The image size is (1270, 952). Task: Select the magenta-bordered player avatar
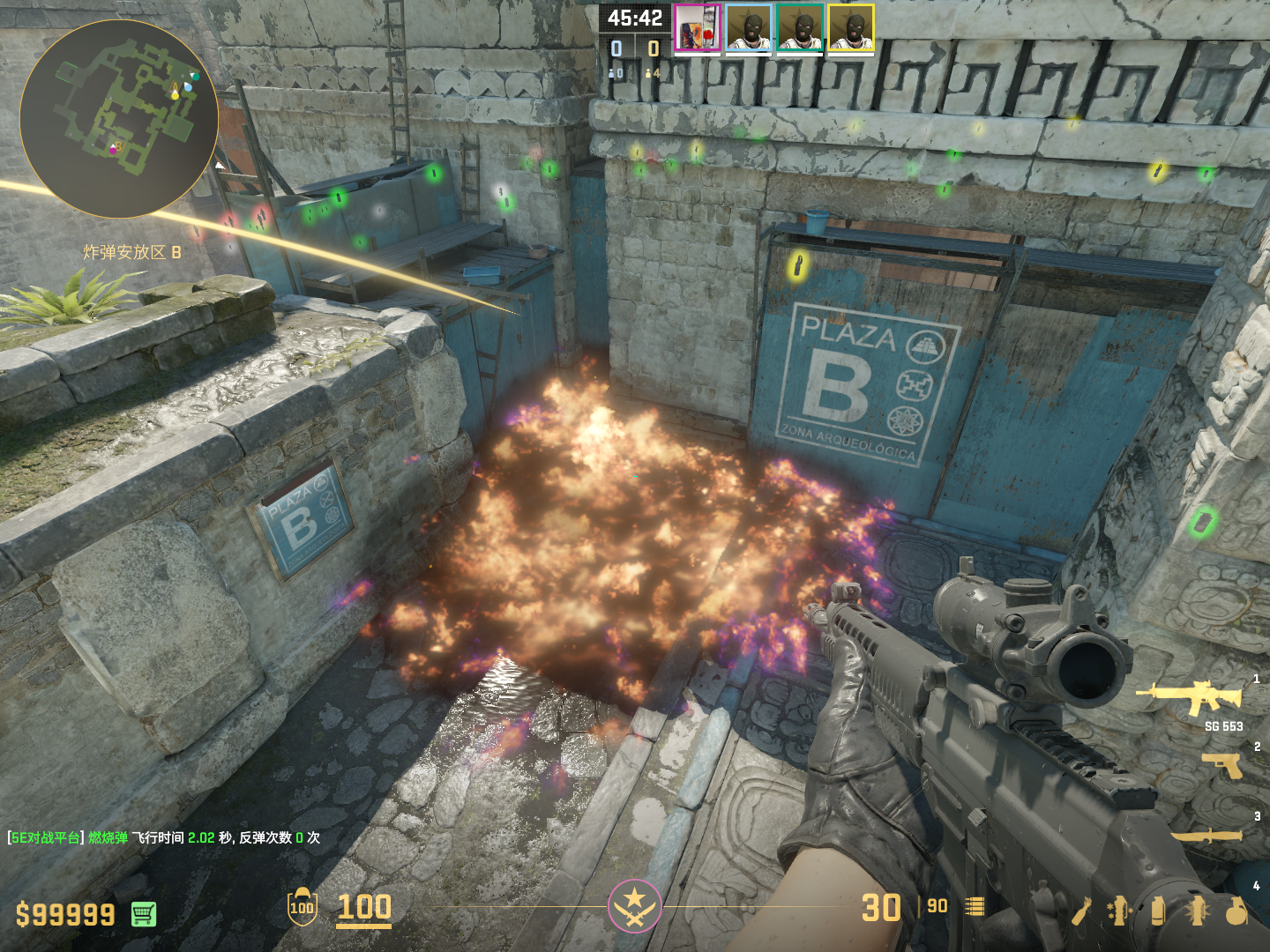pos(698,28)
